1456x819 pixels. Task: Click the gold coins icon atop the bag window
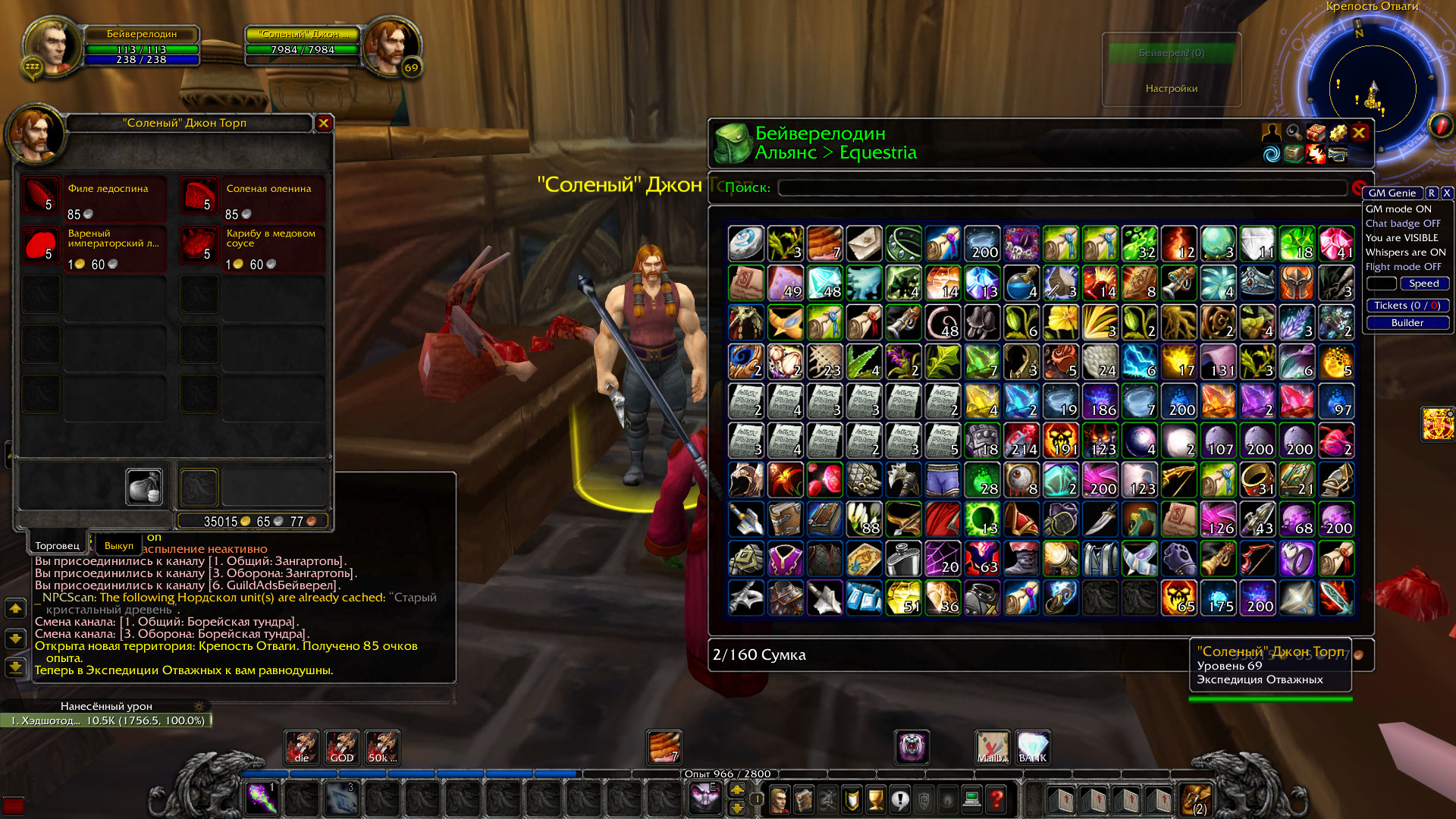[1338, 133]
